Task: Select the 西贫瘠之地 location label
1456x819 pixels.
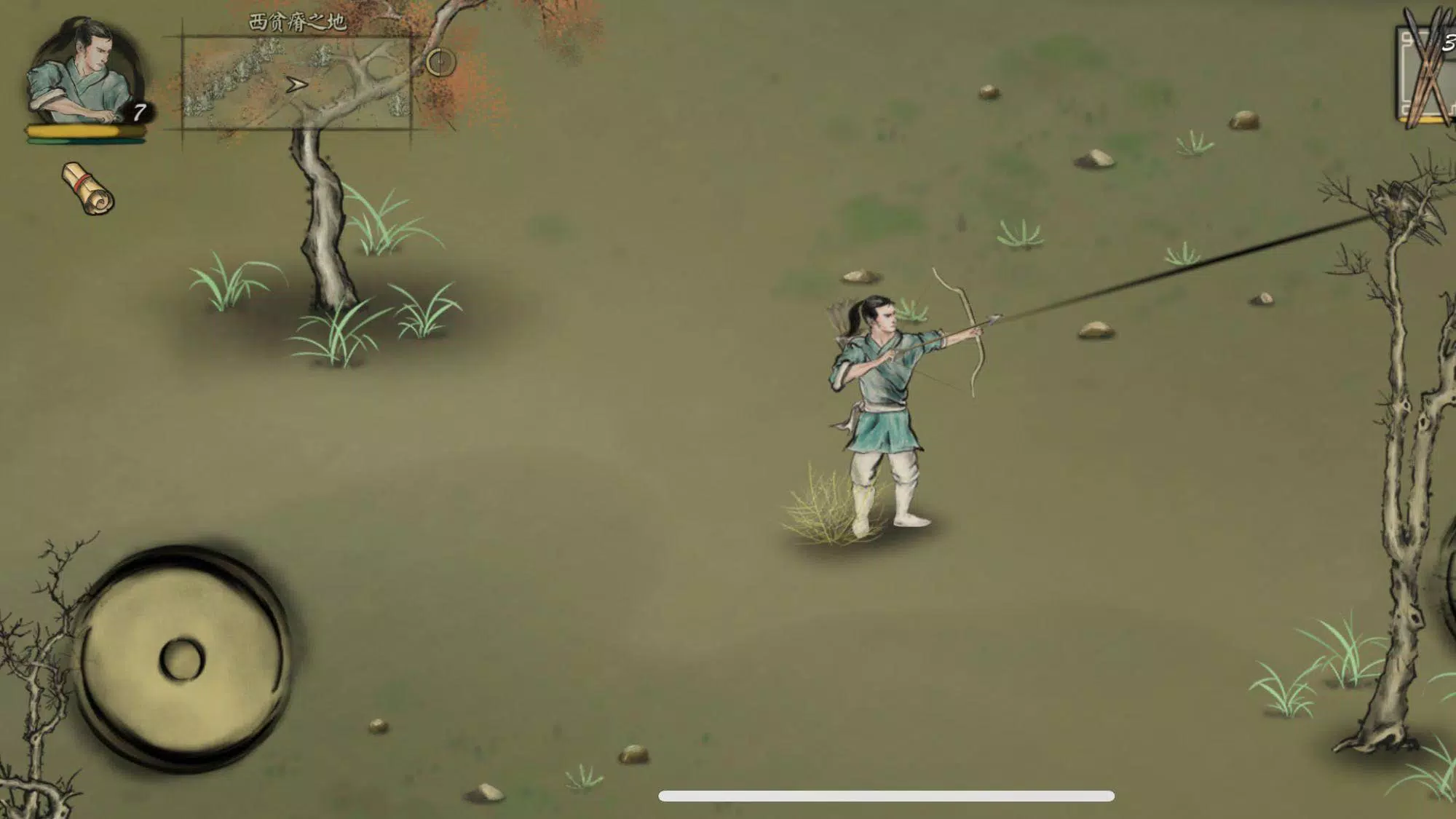Action: (x=297, y=20)
